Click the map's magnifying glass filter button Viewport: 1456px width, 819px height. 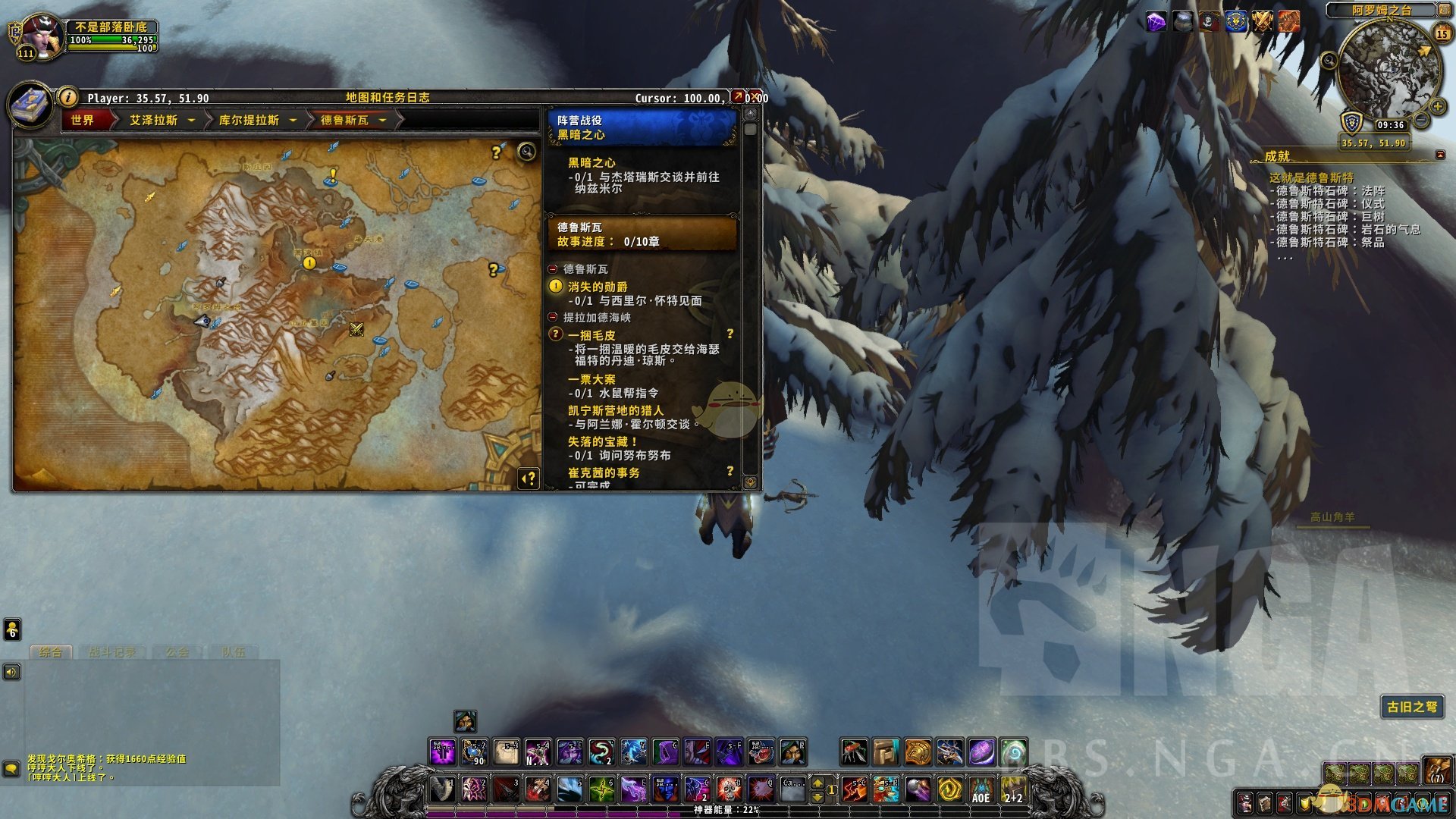[526, 152]
